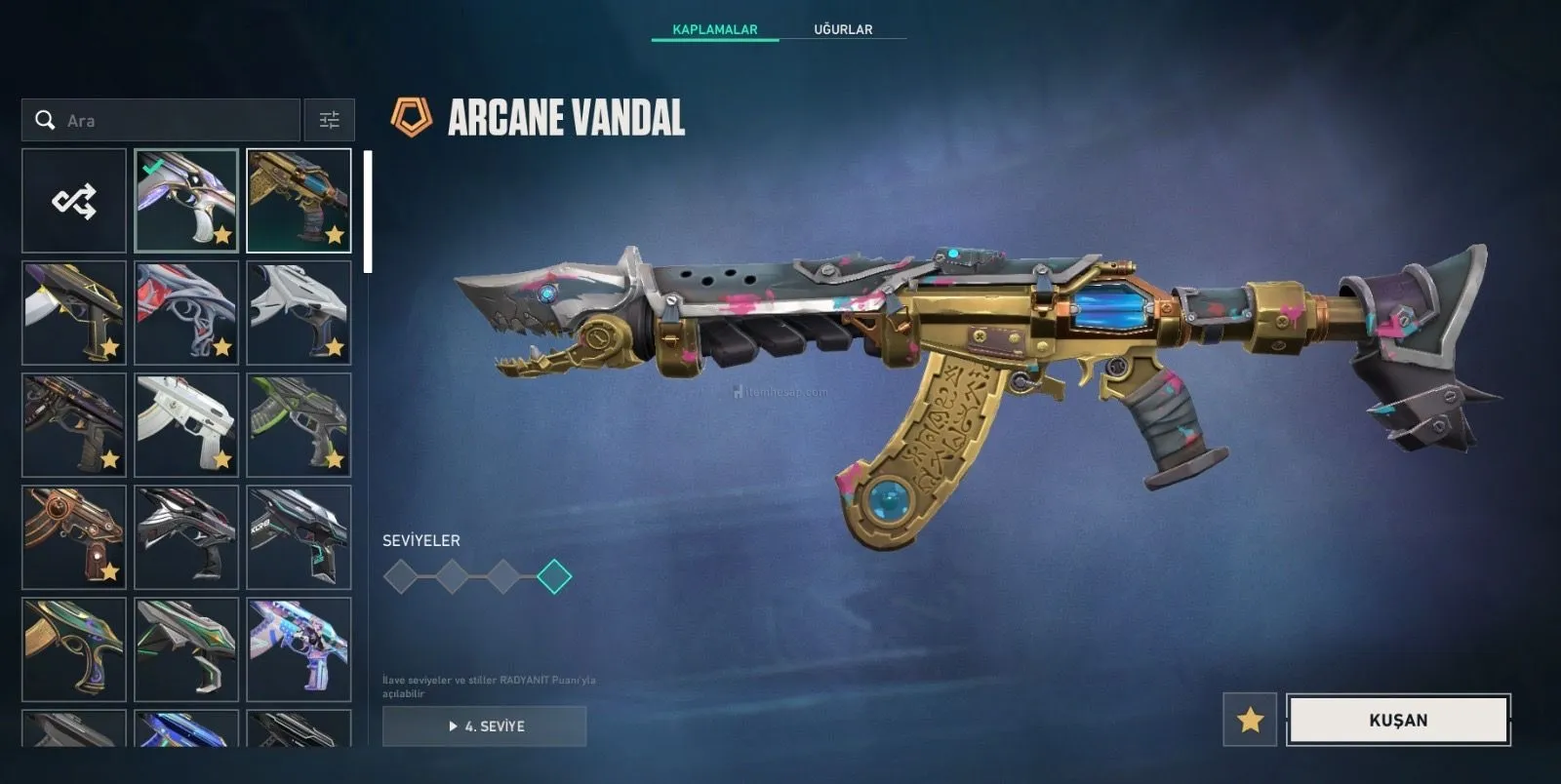Click the skin list scrollbar
Image resolution: width=1561 pixels, height=784 pixels.
tap(368, 212)
